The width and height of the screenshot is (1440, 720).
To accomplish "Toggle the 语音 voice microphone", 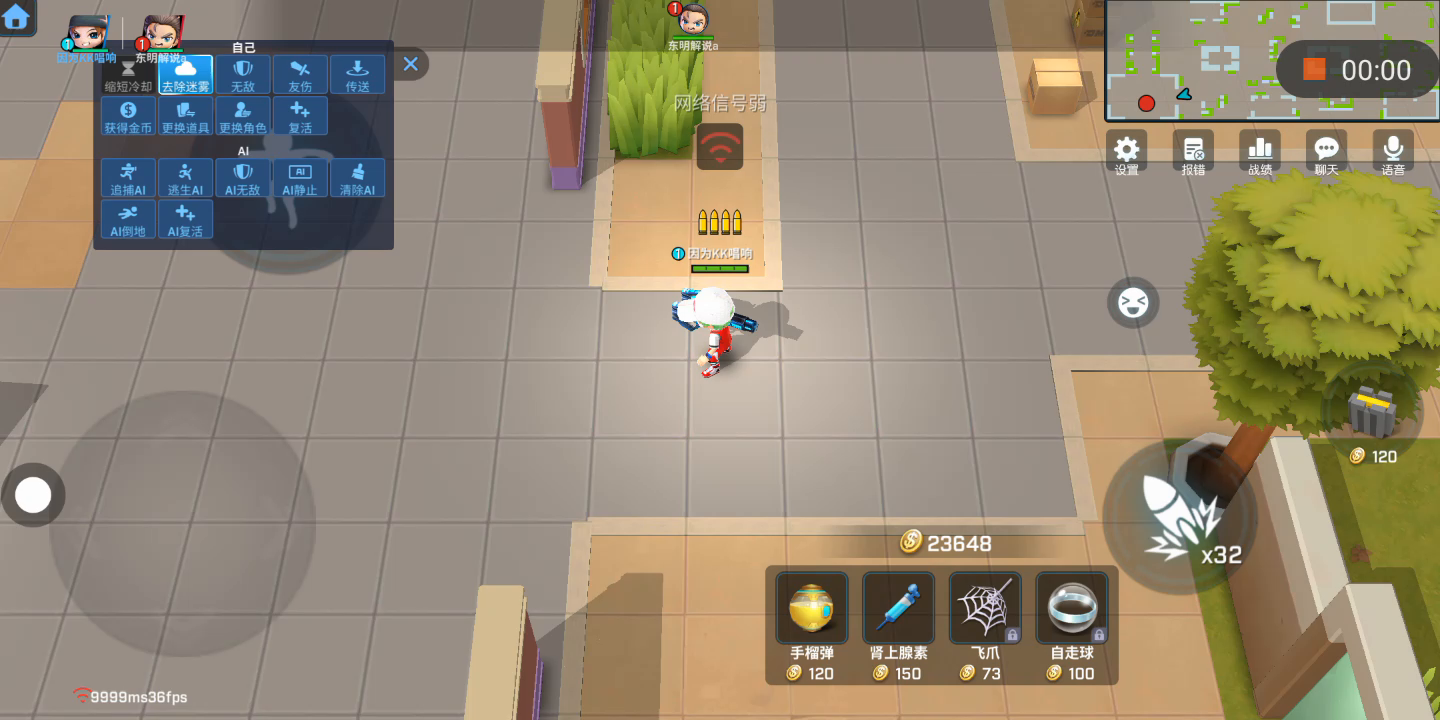I will click(1393, 154).
